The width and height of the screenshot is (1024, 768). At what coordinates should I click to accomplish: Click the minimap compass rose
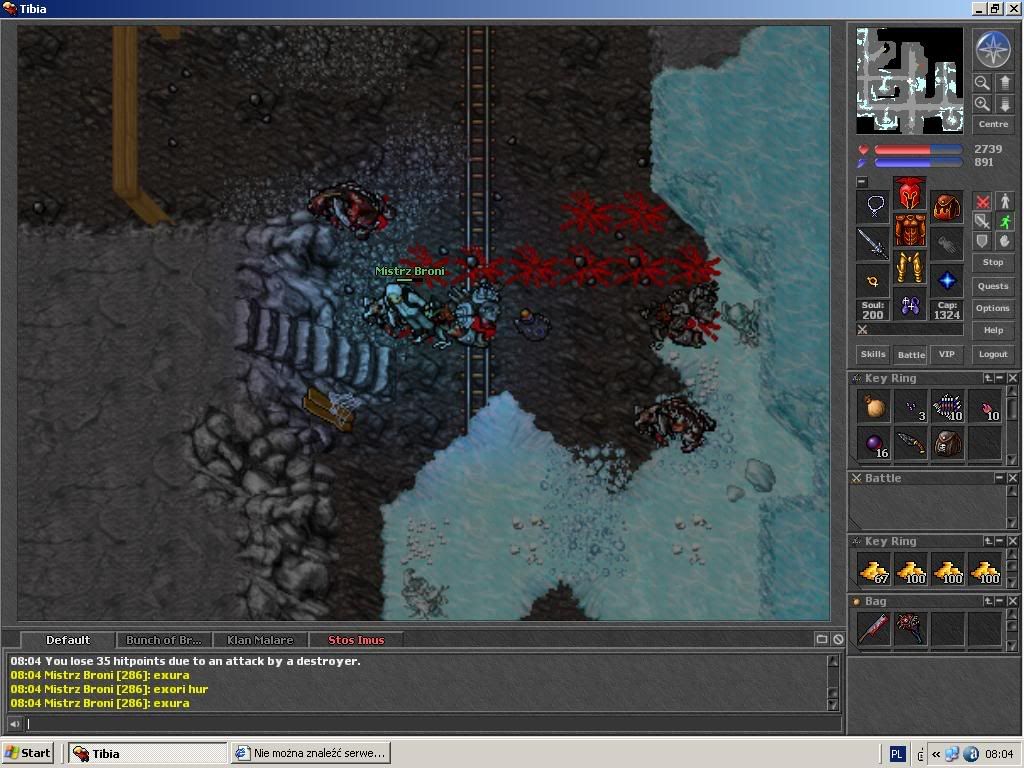coord(992,49)
